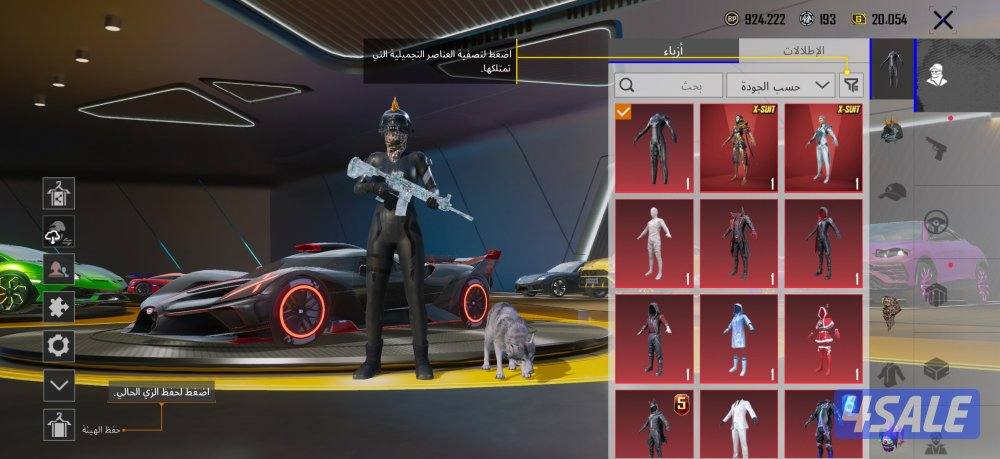Choose the white and blue X-Suit outfit
The image size is (1000, 459).
(x=823, y=146)
